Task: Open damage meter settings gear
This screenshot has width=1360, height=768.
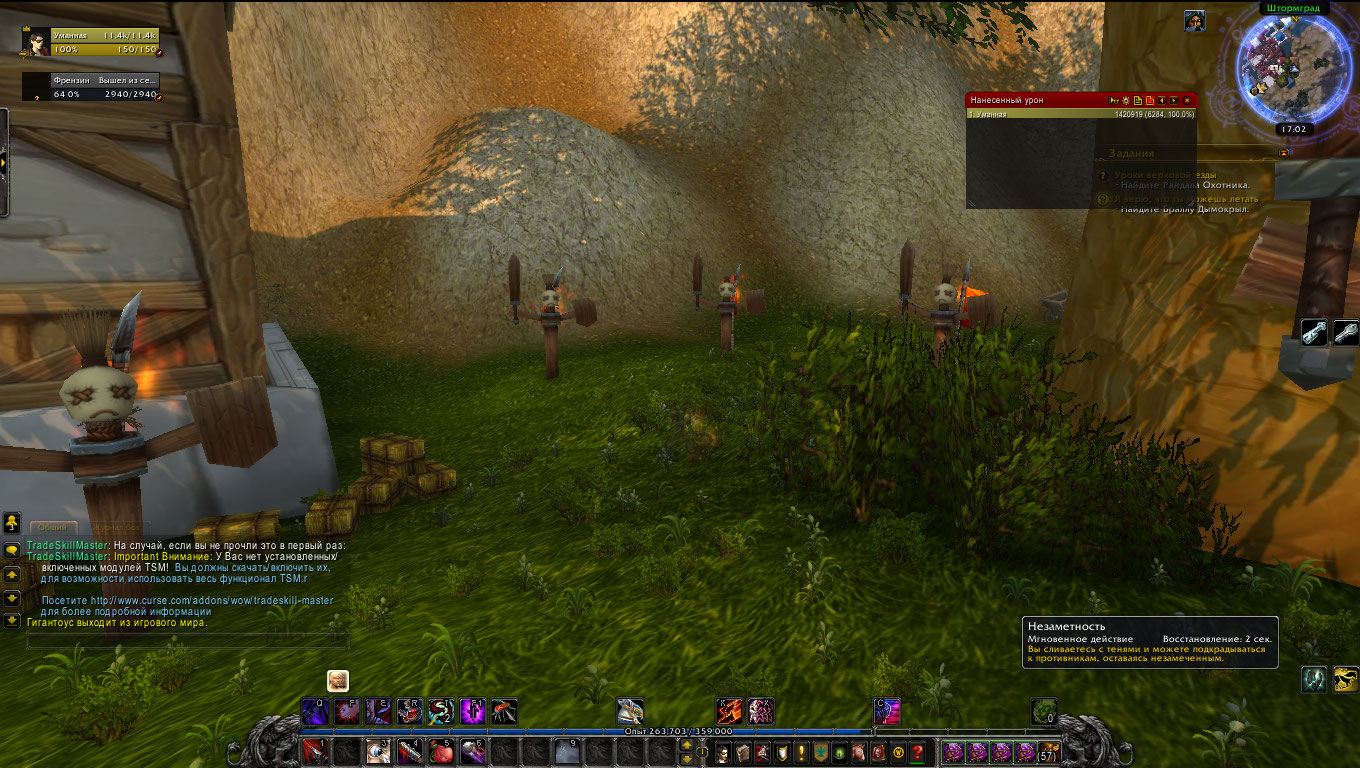Action: pyautogui.click(x=1126, y=100)
